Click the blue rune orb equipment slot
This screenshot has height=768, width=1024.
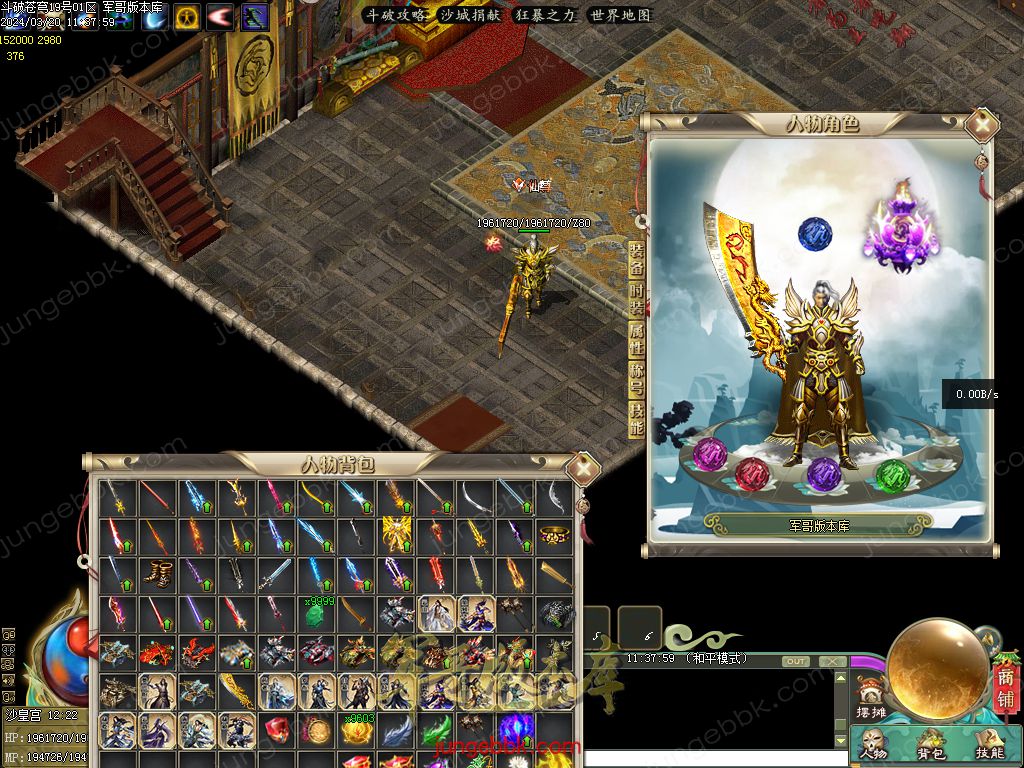pyautogui.click(x=815, y=234)
